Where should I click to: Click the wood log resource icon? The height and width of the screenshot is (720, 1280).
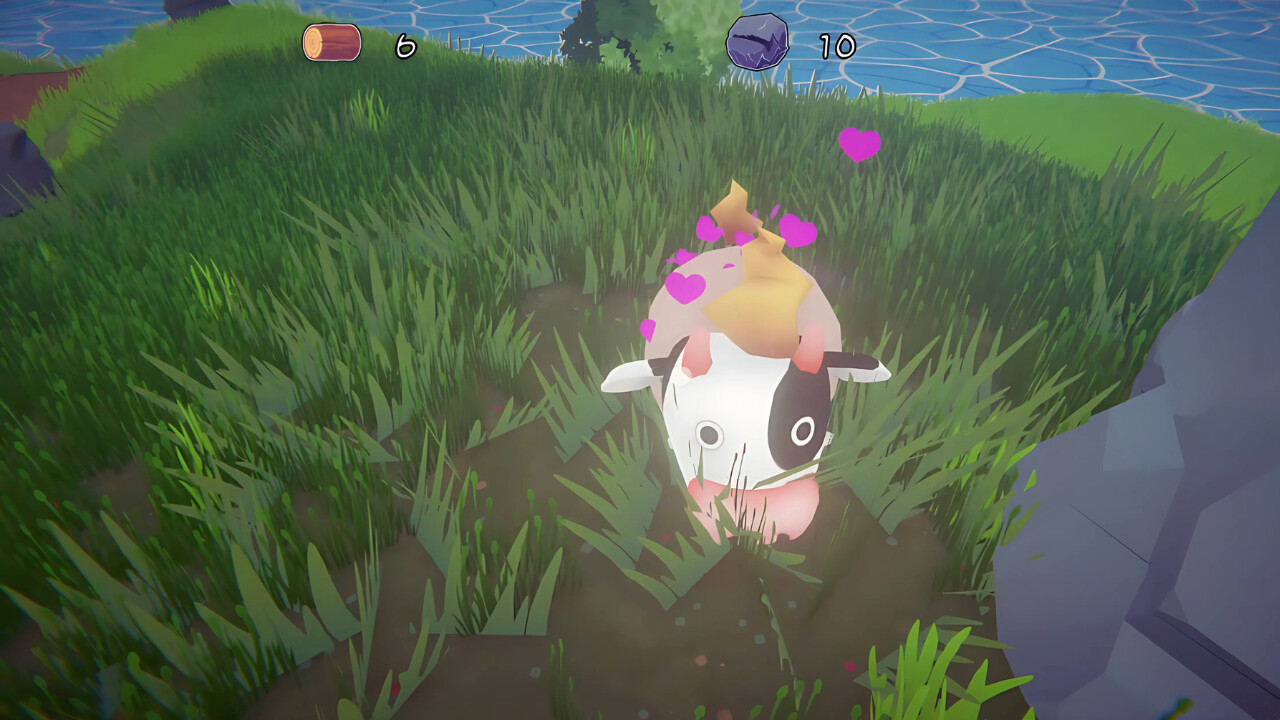point(332,43)
